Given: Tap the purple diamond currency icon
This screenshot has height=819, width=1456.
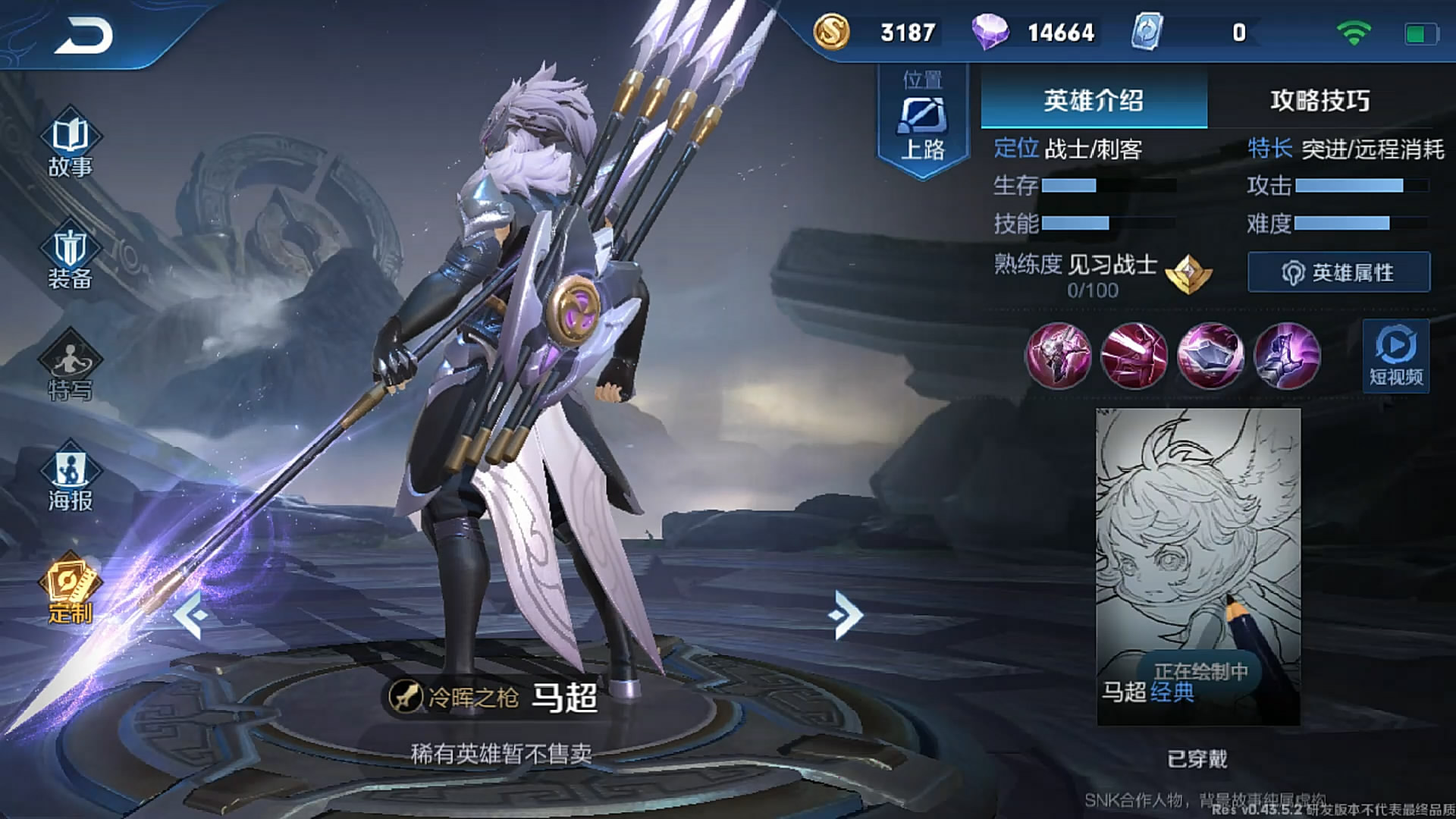Looking at the screenshot, I should click(x=990, y=33).
